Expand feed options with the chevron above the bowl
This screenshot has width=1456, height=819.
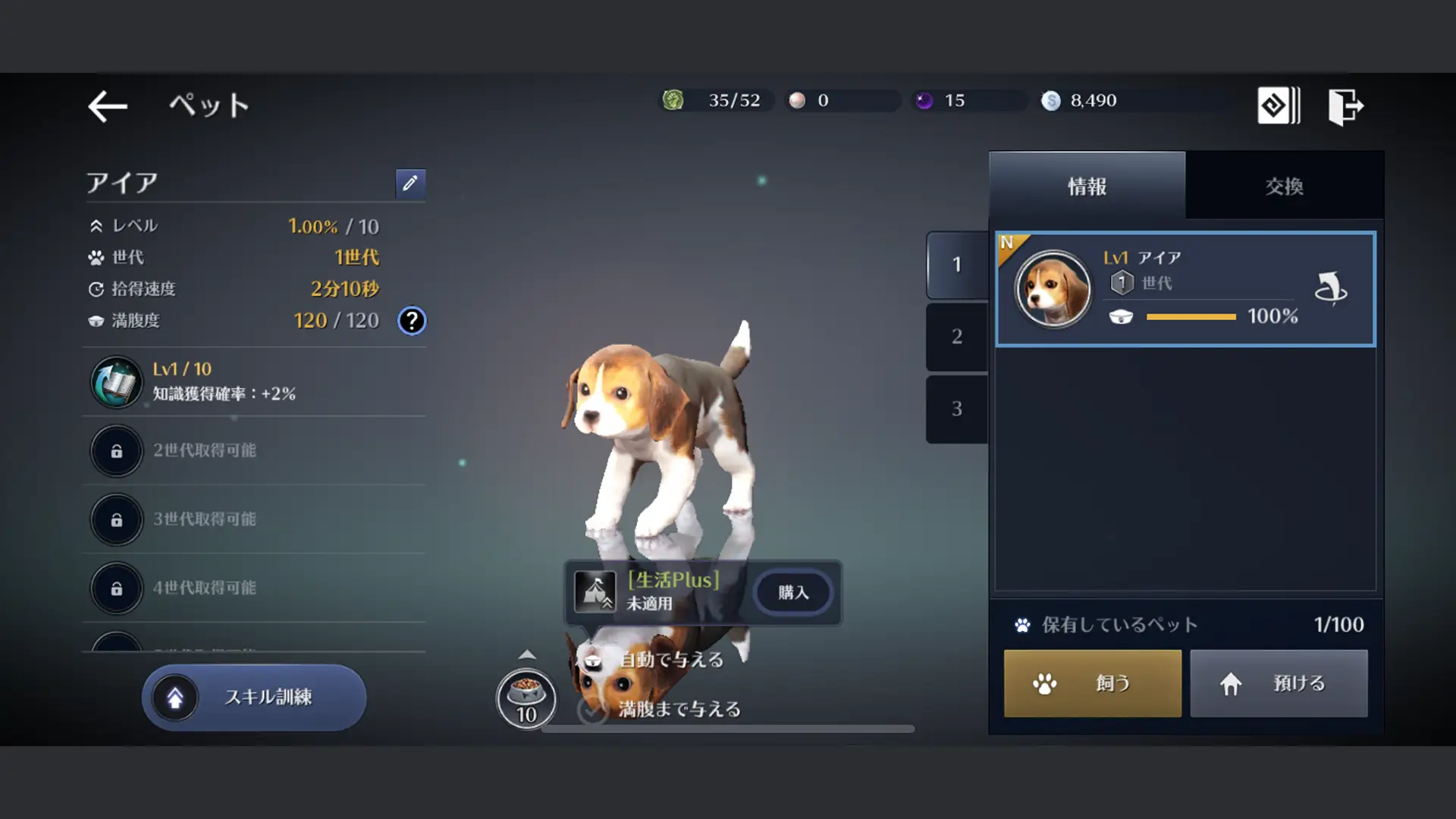click(x=526, y=653)
